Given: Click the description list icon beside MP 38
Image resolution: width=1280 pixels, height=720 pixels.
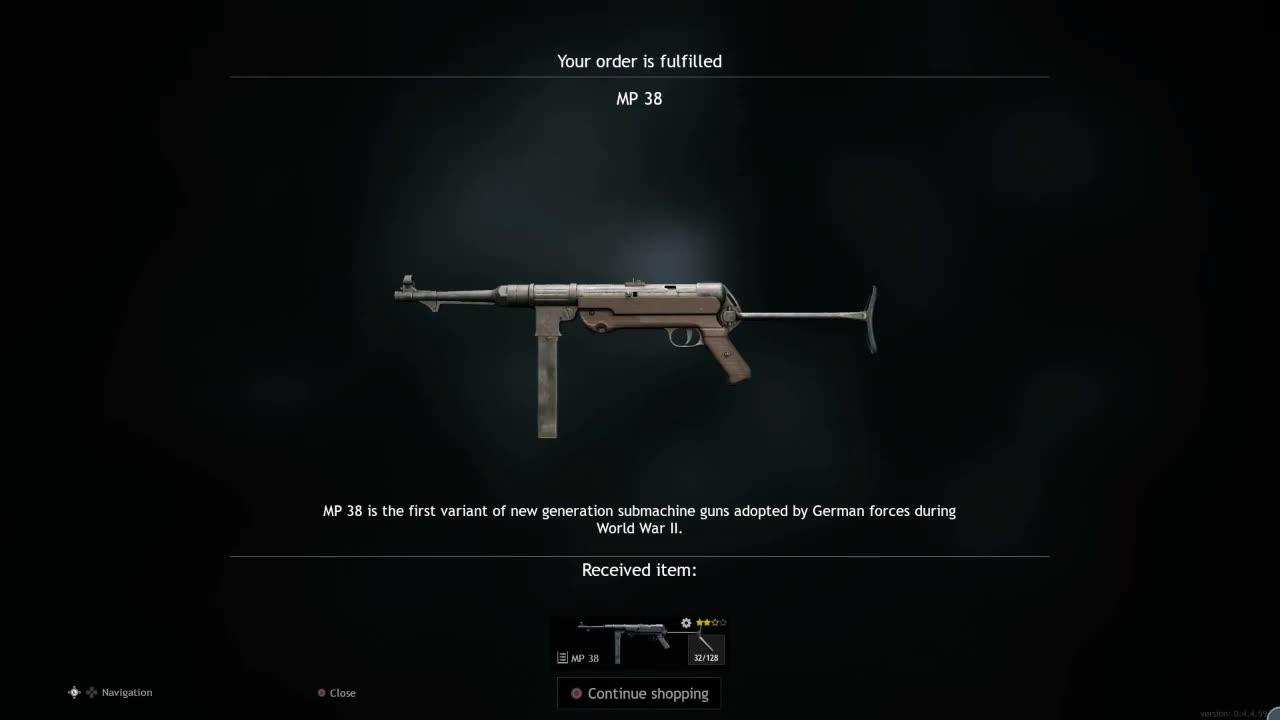Looking at the screenshot, I should click(x=563, y=657).
